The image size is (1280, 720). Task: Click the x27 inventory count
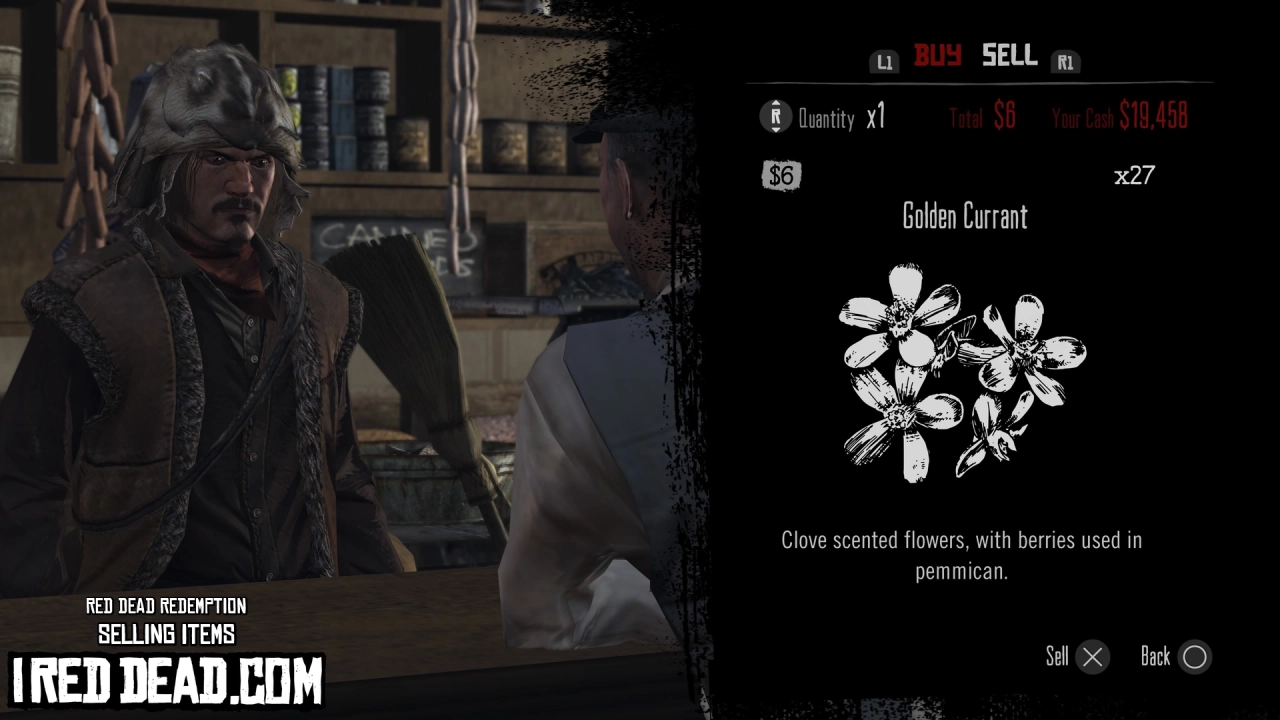(1136, 175)
